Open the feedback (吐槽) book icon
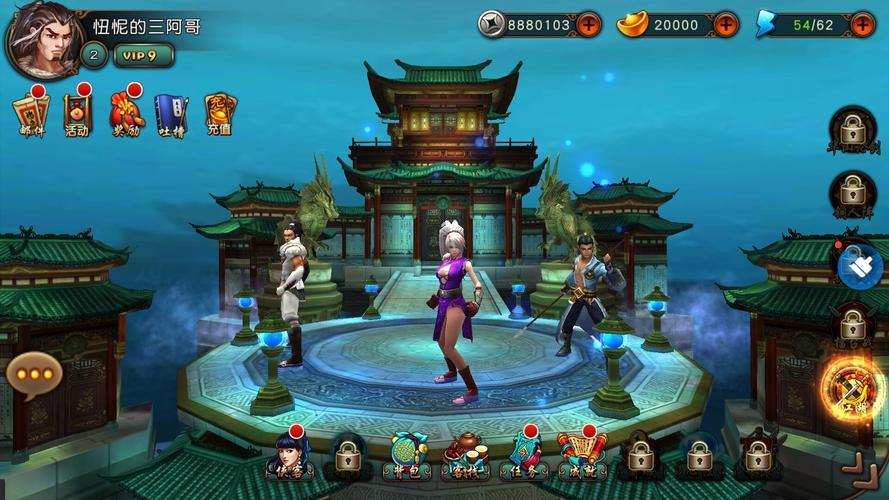The height and width of the screenshot is (500, 889). click(171, 114)
